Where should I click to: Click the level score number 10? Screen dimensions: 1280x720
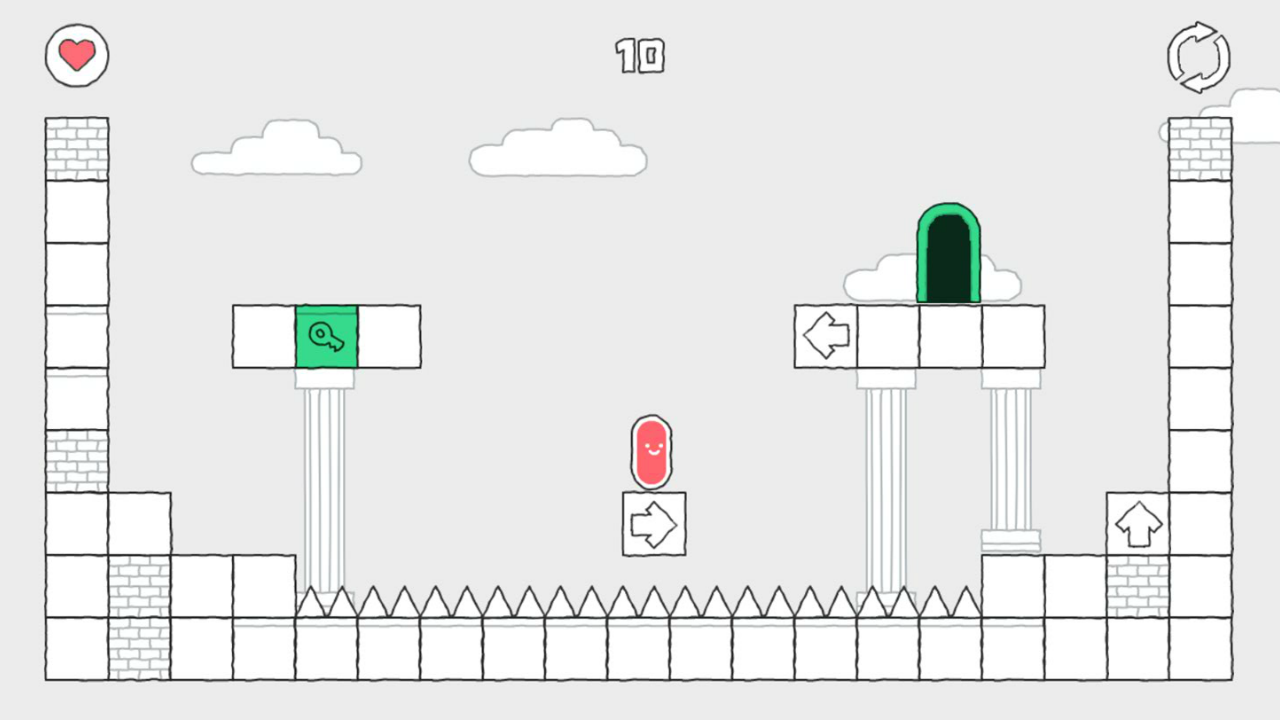[640, 57]
